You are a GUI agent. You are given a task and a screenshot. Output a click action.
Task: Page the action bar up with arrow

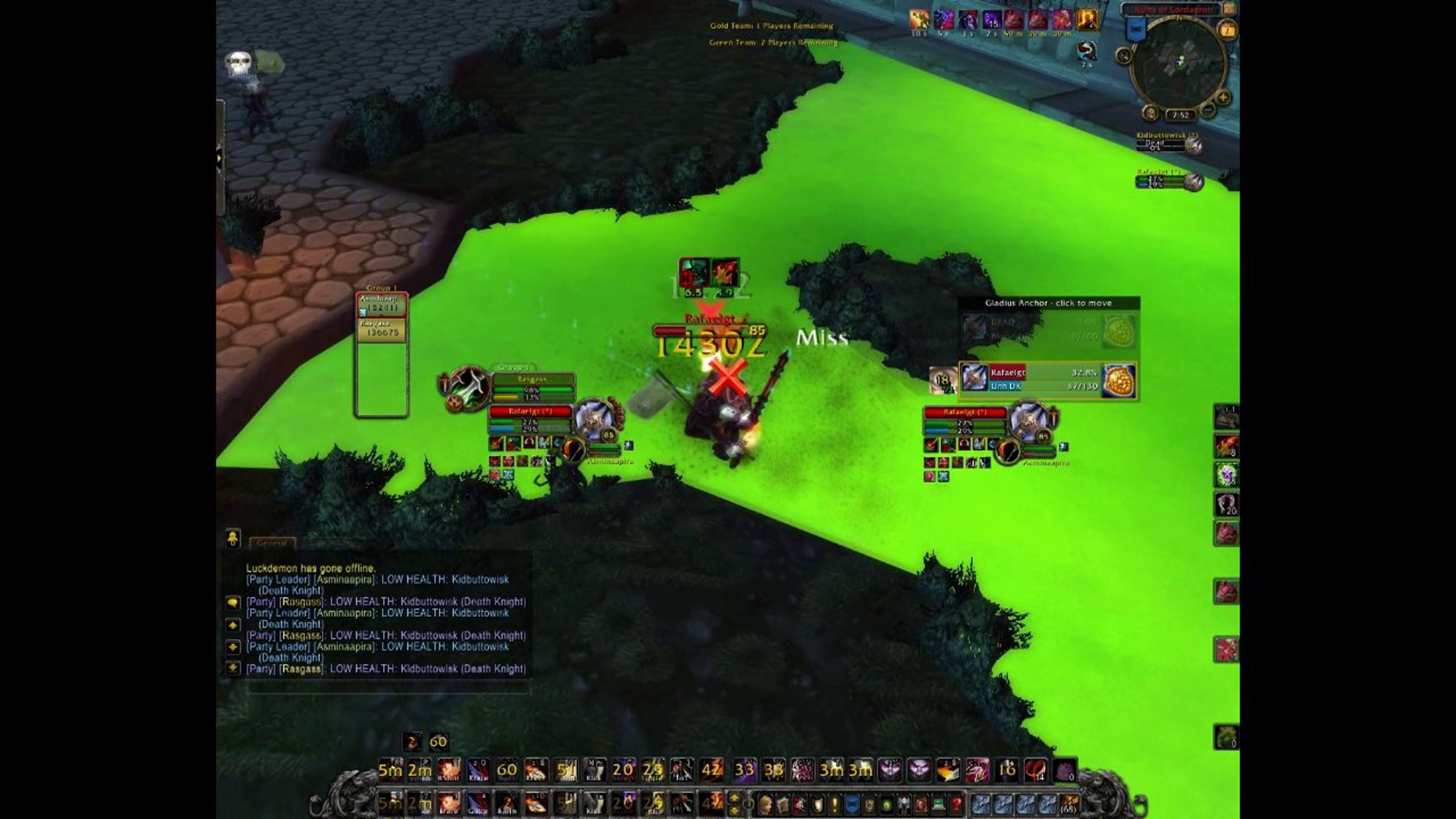[x=733, y=798]
